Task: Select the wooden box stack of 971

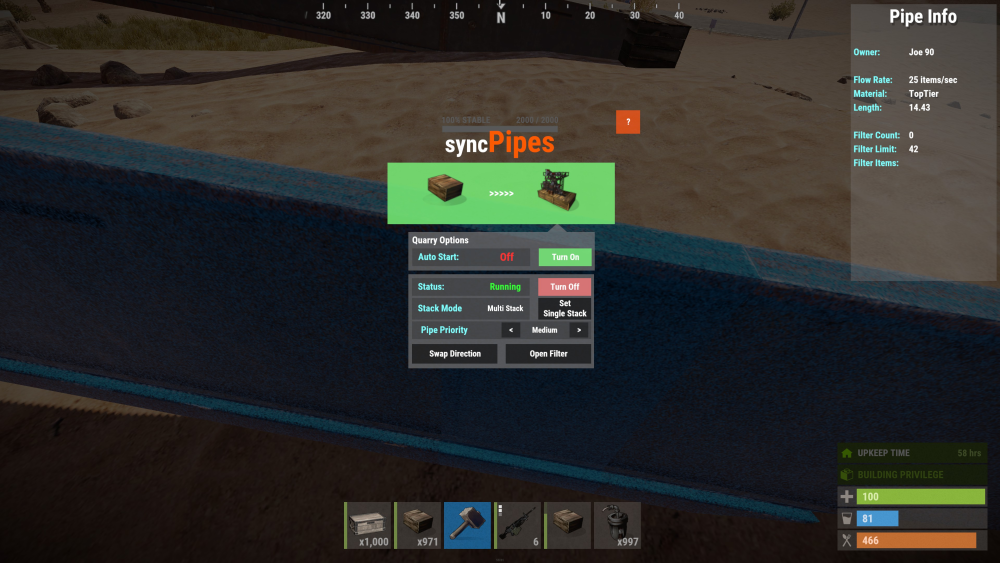Action: pyautogui.click(x=418, y=525)
